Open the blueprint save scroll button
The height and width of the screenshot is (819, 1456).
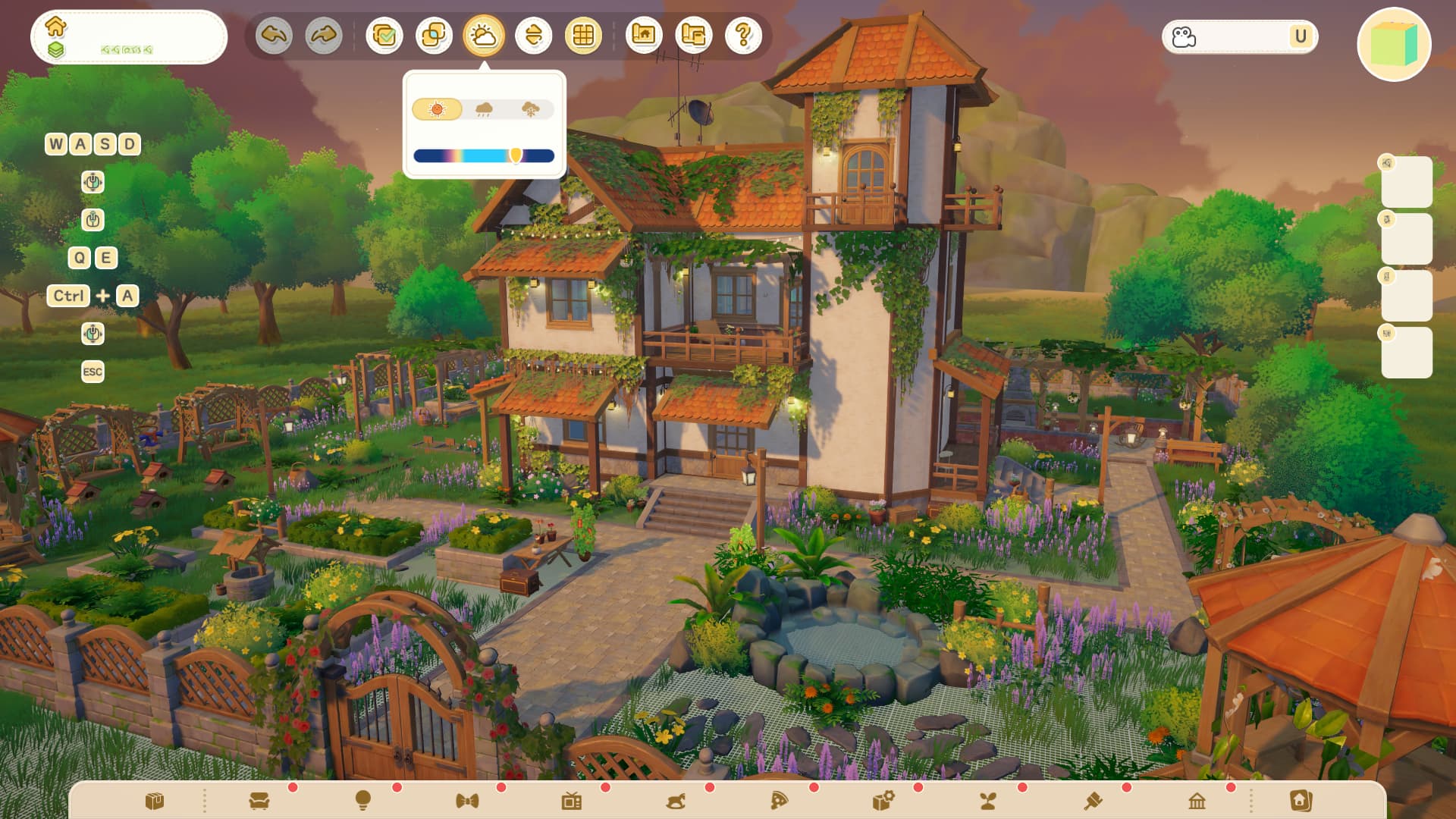pyautogui.click(x=694, y=36)
